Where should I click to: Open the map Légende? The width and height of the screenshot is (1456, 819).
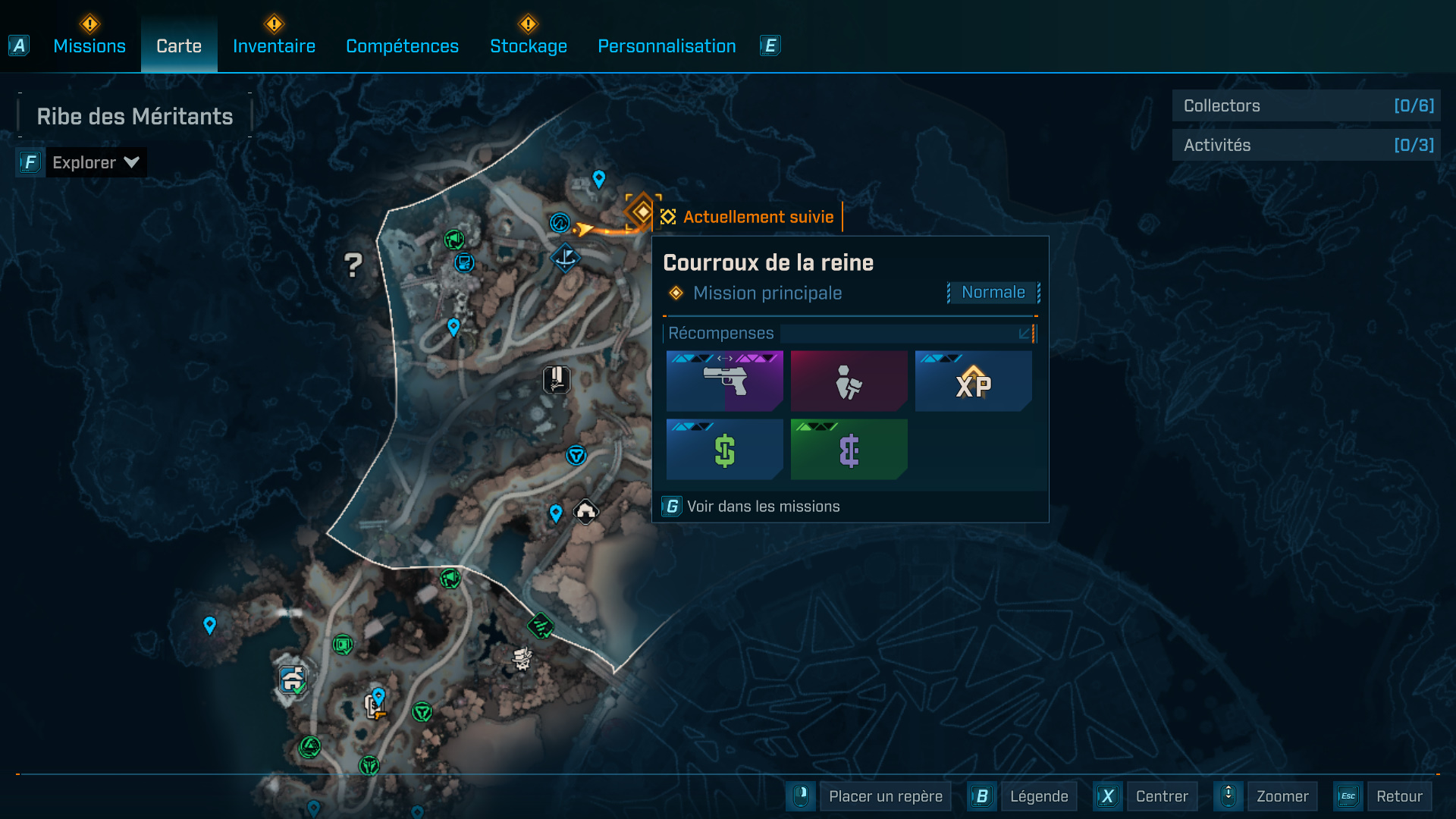[x=1038, y=796]
